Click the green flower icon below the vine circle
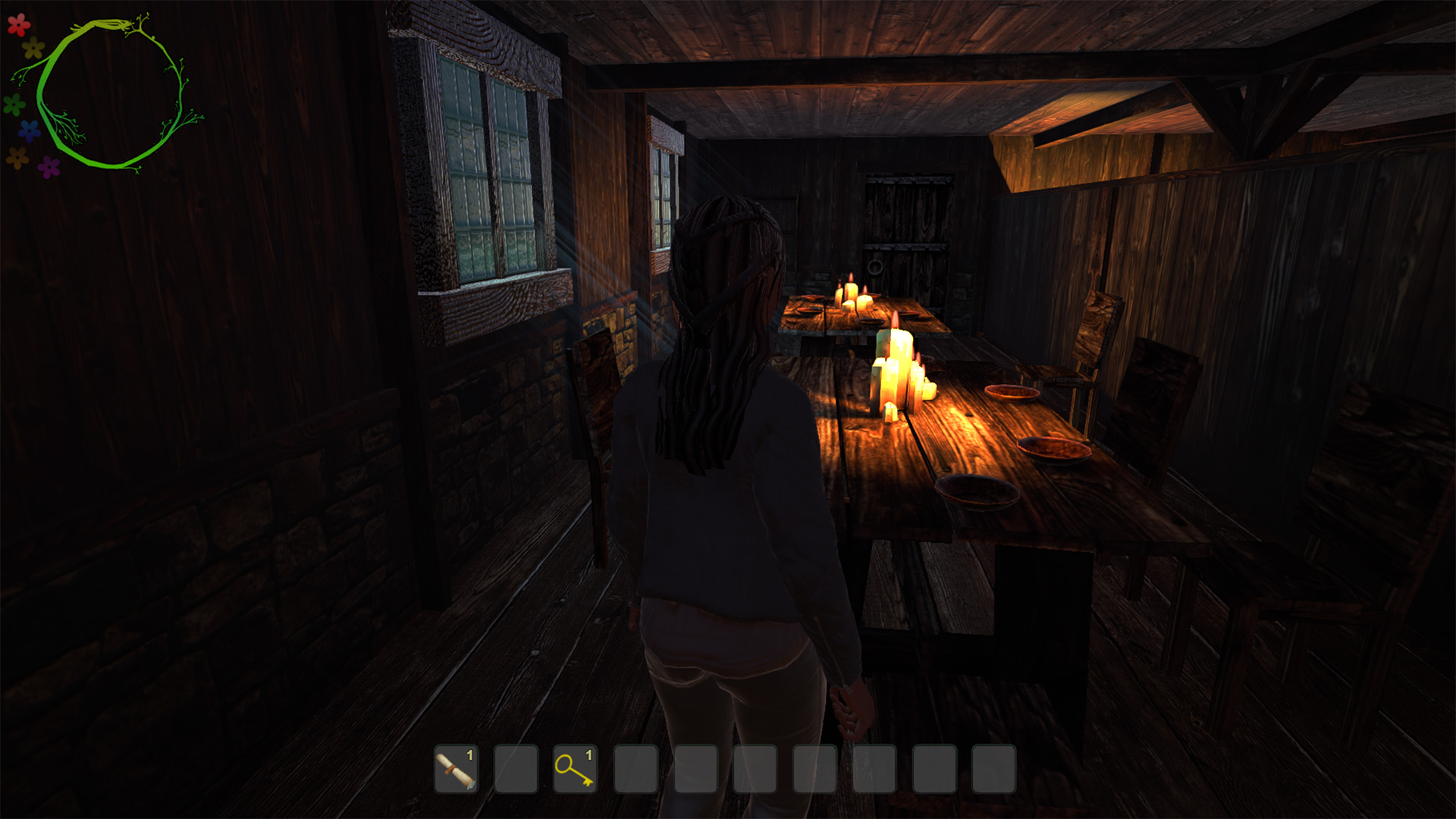The height and width of the screenshot is (819, 1456). click(14, 105)
